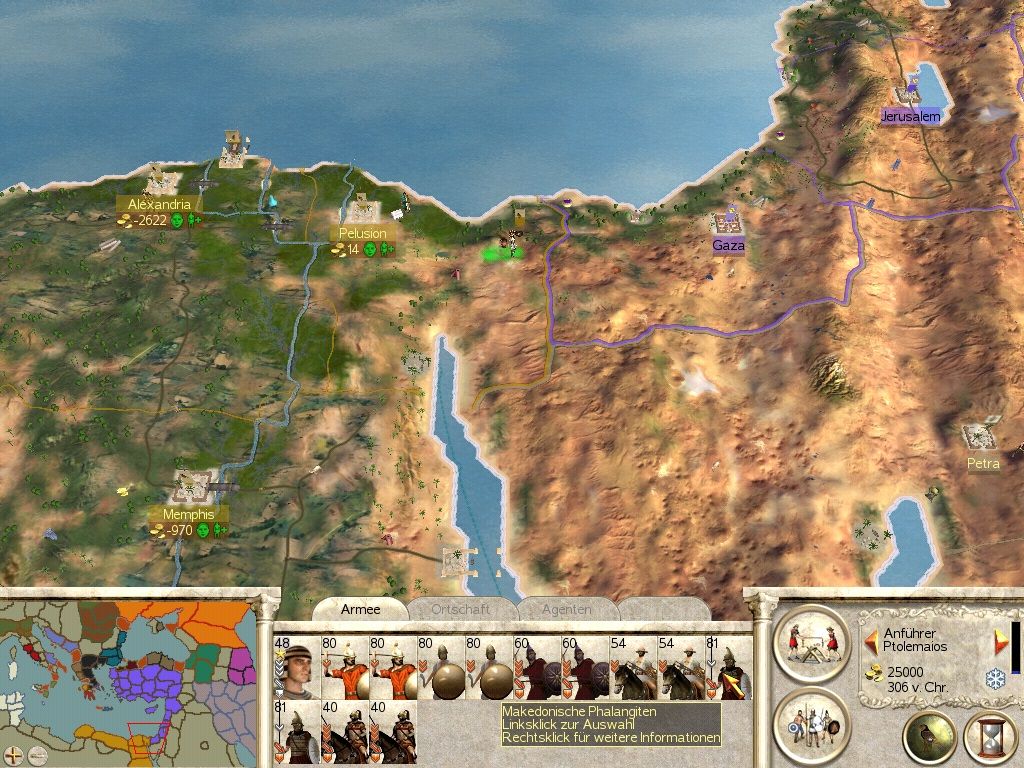Open the Ortschaft tab

(x=460, y=609)
